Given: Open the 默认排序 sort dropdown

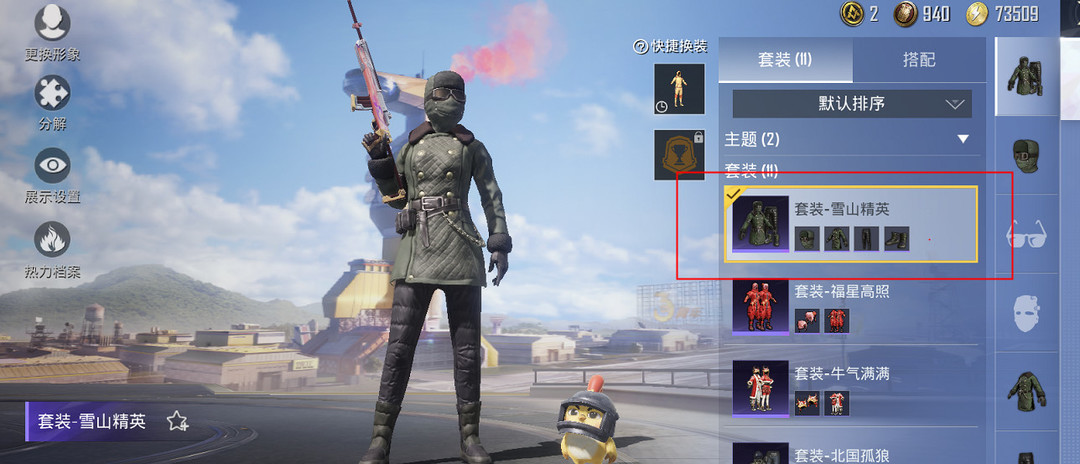Looking at the screenshot, I should tap(851, 104).
